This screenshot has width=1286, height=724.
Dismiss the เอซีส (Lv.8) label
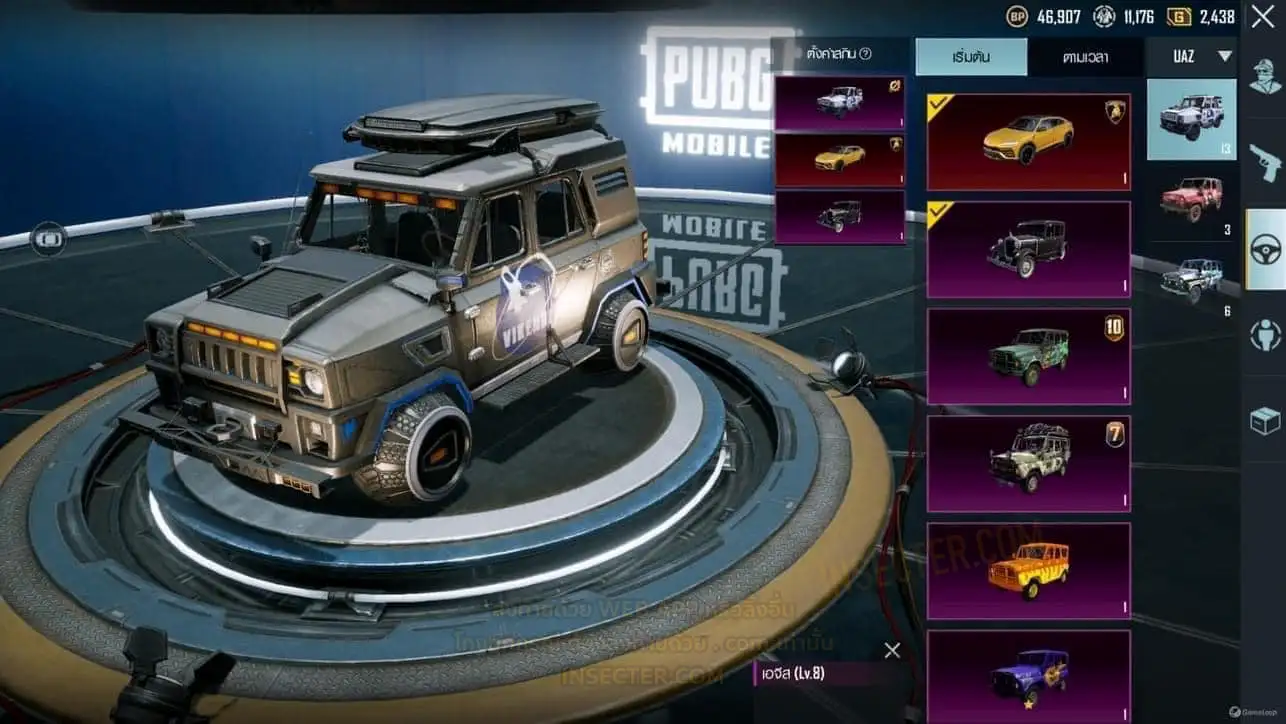click(x=892, y=650)
